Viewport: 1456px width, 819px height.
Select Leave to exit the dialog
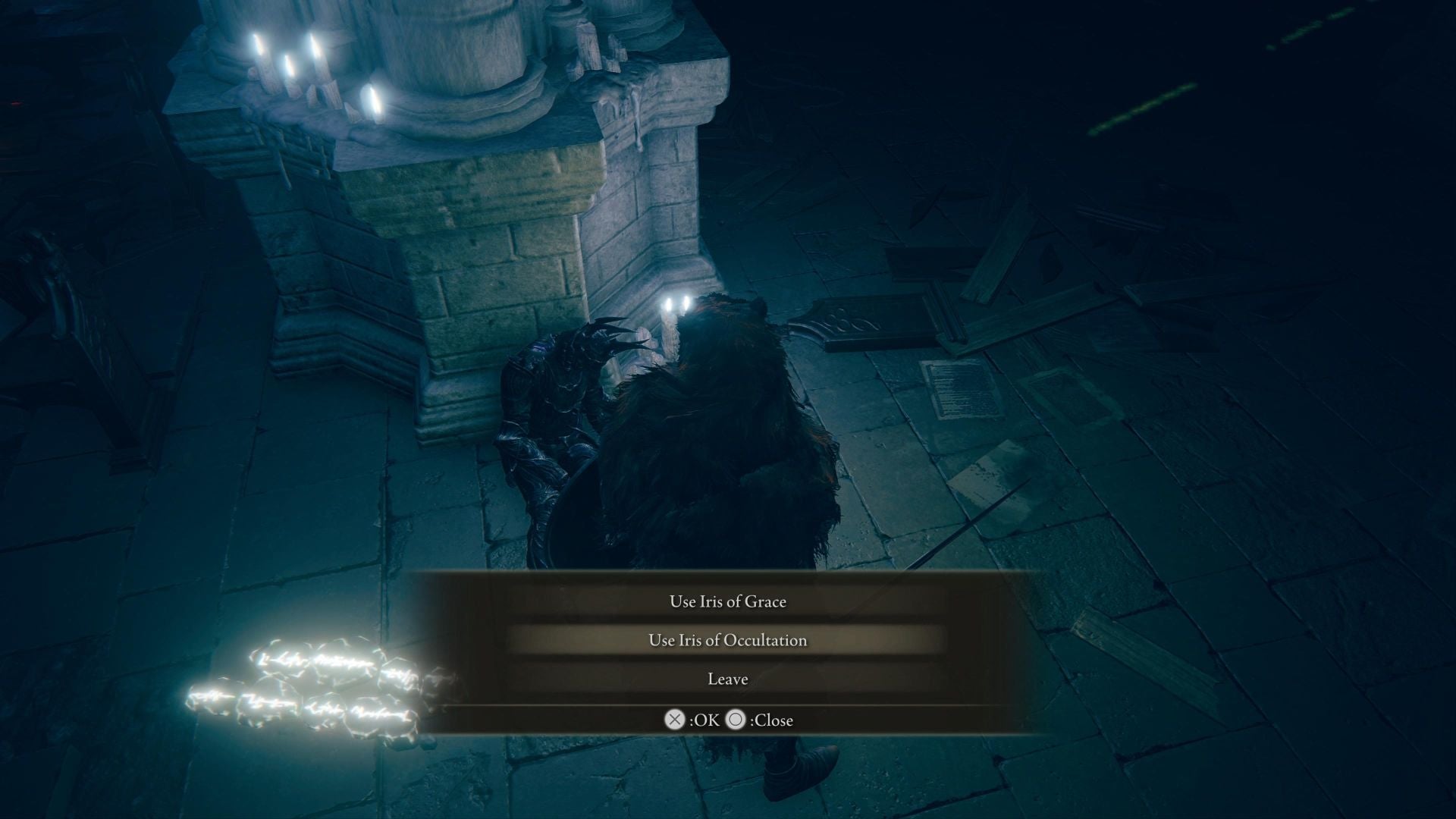pos(726,679)
